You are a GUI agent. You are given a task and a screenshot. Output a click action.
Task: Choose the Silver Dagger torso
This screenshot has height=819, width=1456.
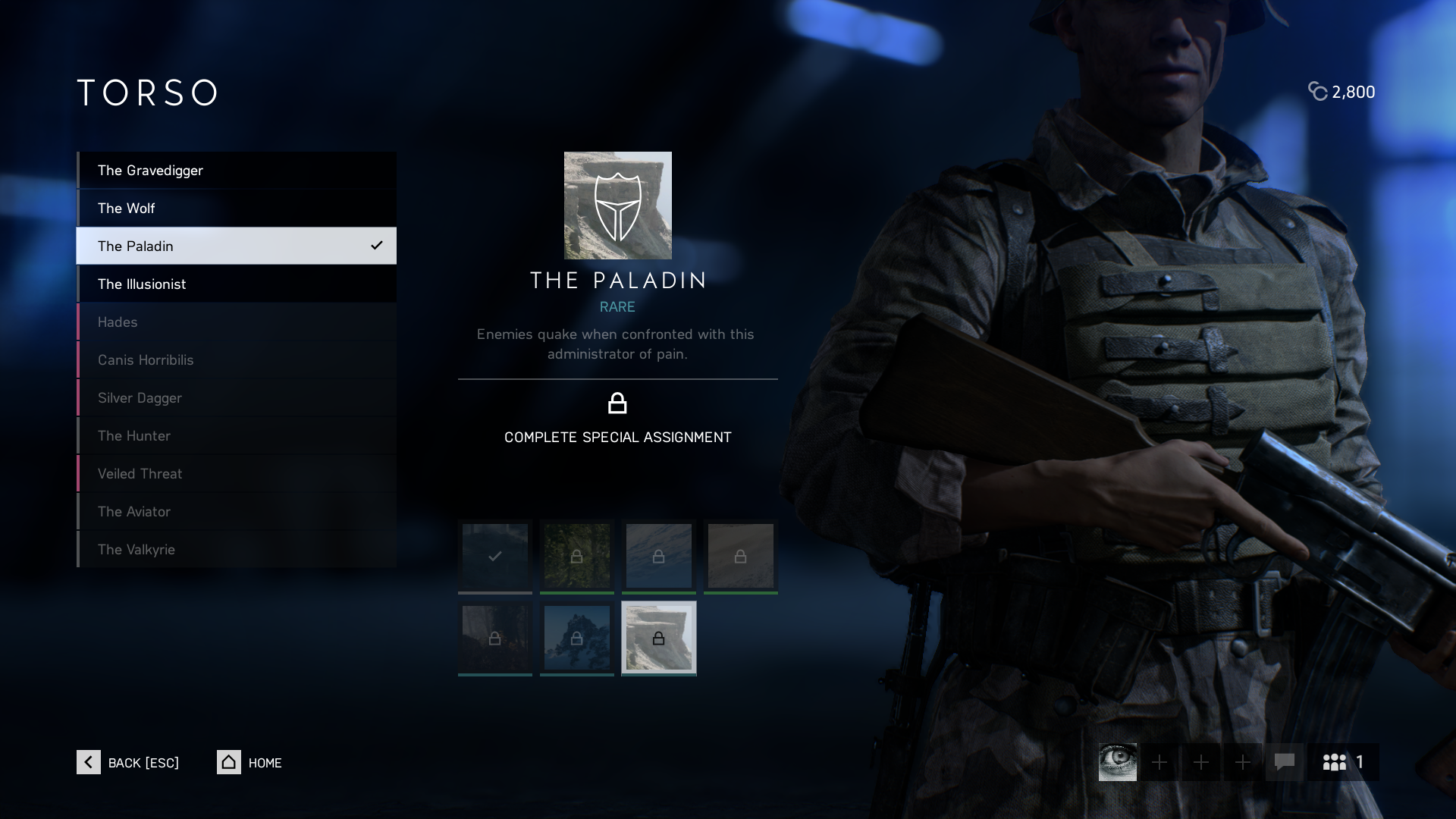coord(236,398)
